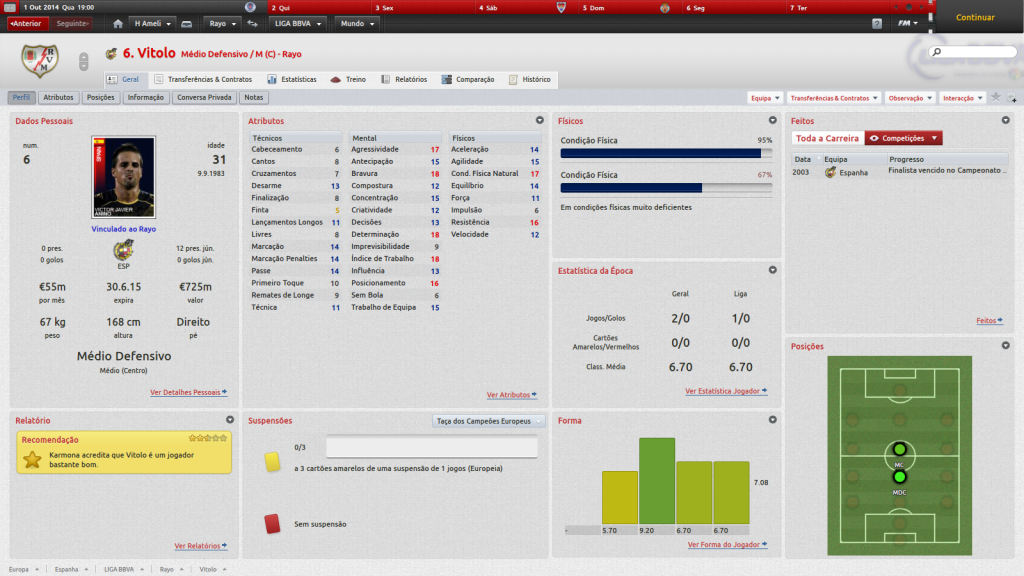Go back with the Anterior button
This screenshot has width=1024, height=576.
[26, 23]
